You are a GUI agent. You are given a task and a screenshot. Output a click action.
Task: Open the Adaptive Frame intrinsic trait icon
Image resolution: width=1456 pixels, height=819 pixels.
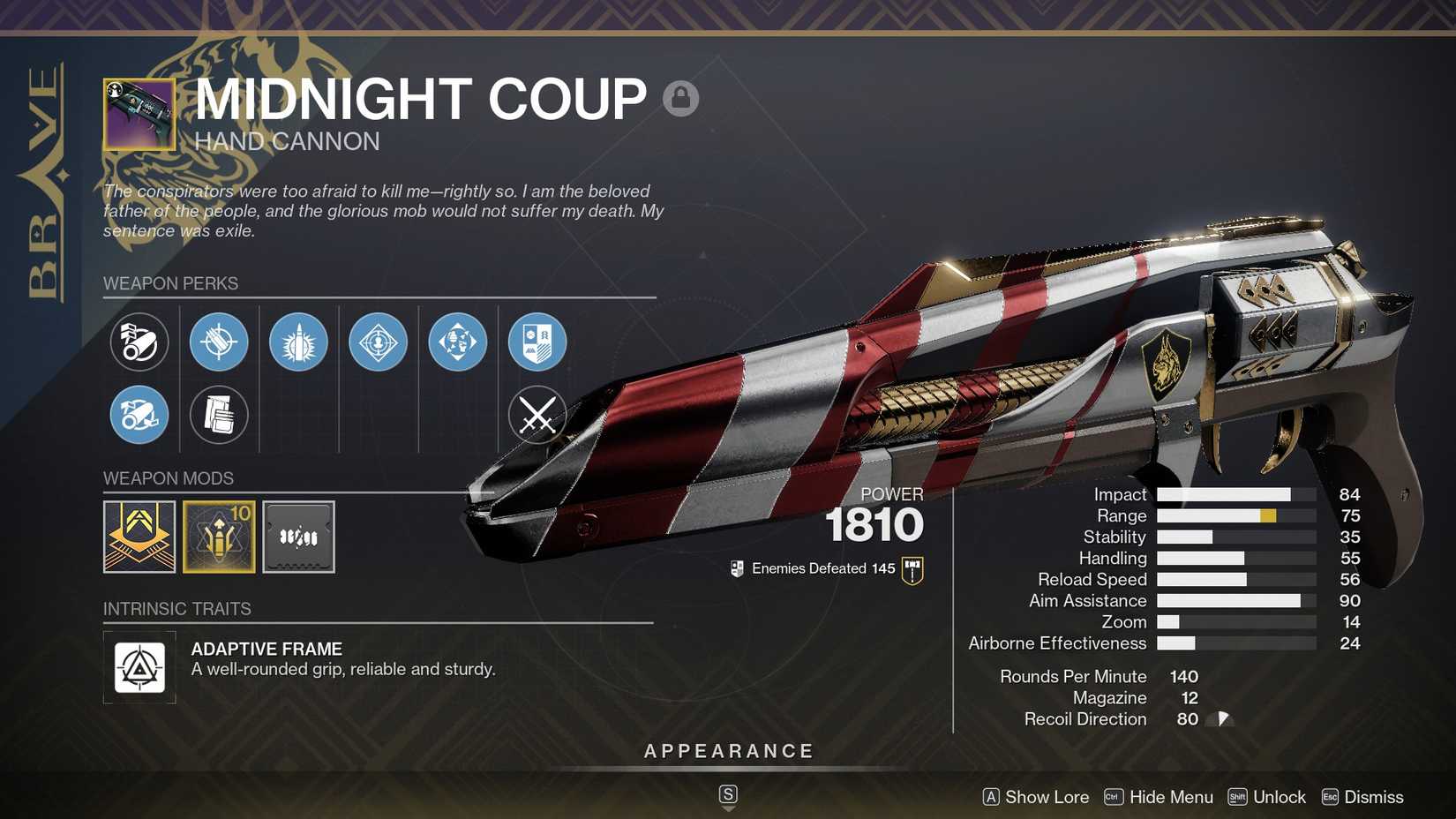point(139,668)
